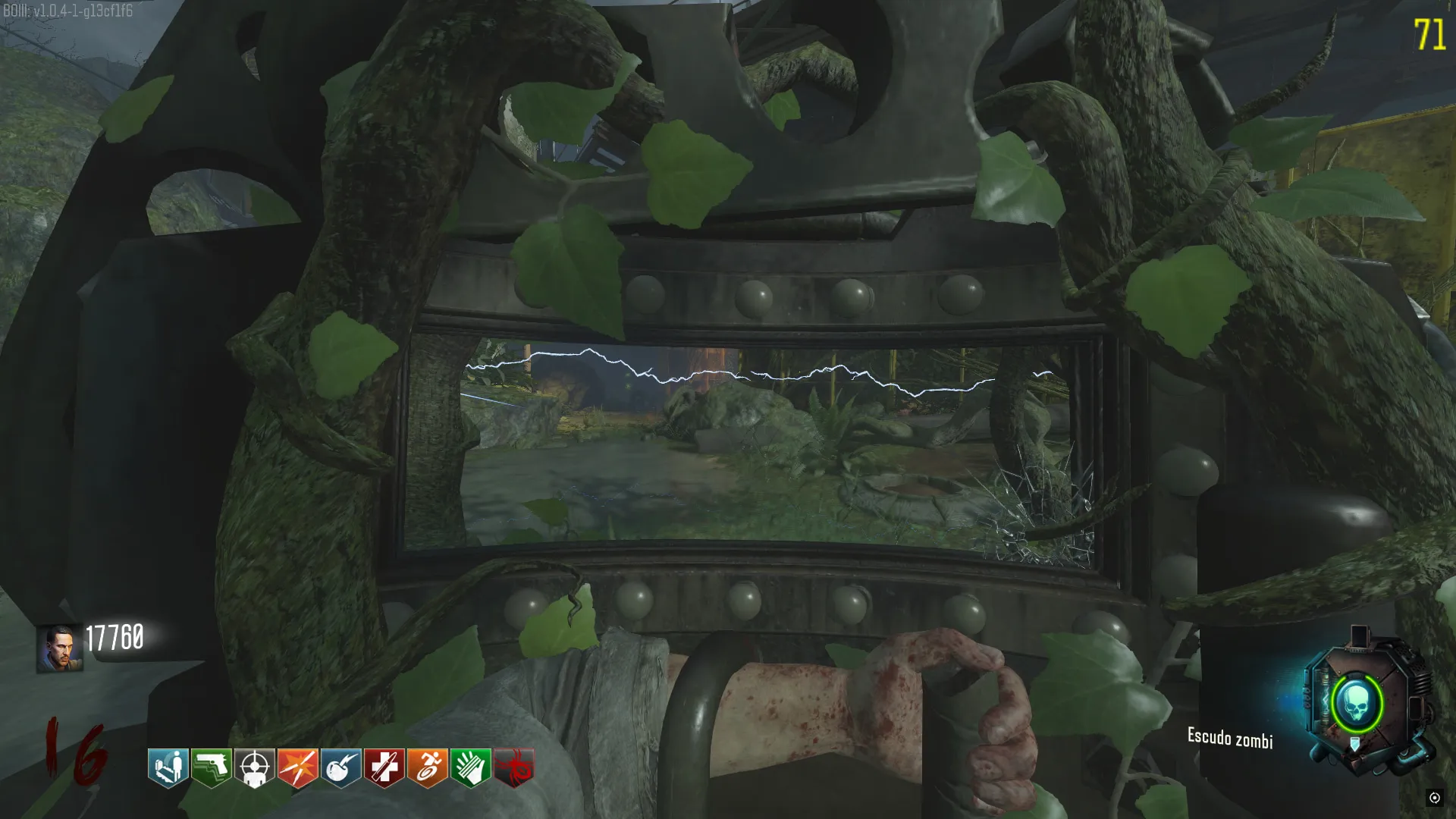Select the green-ringed skull weapon emblem
The height and width of the screenshot is (819, 1456).
point(1357,704)
